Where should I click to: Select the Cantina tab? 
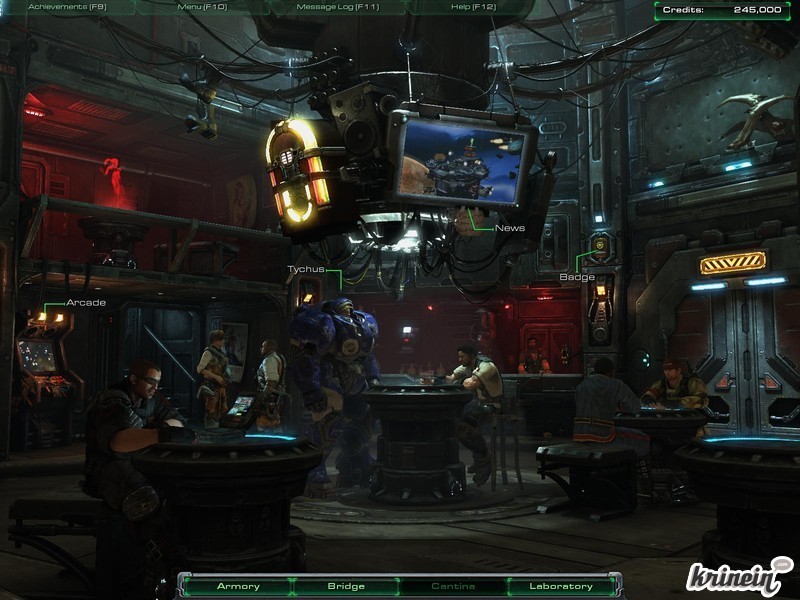453,586
